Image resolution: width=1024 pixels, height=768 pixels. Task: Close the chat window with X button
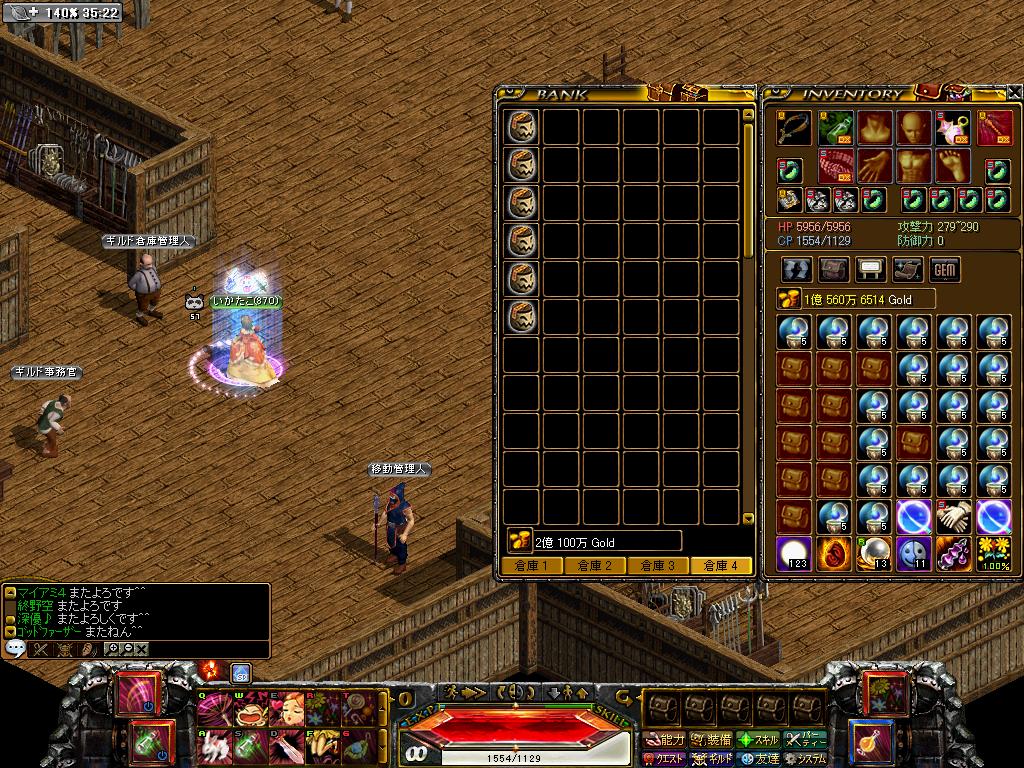[142, 648]
